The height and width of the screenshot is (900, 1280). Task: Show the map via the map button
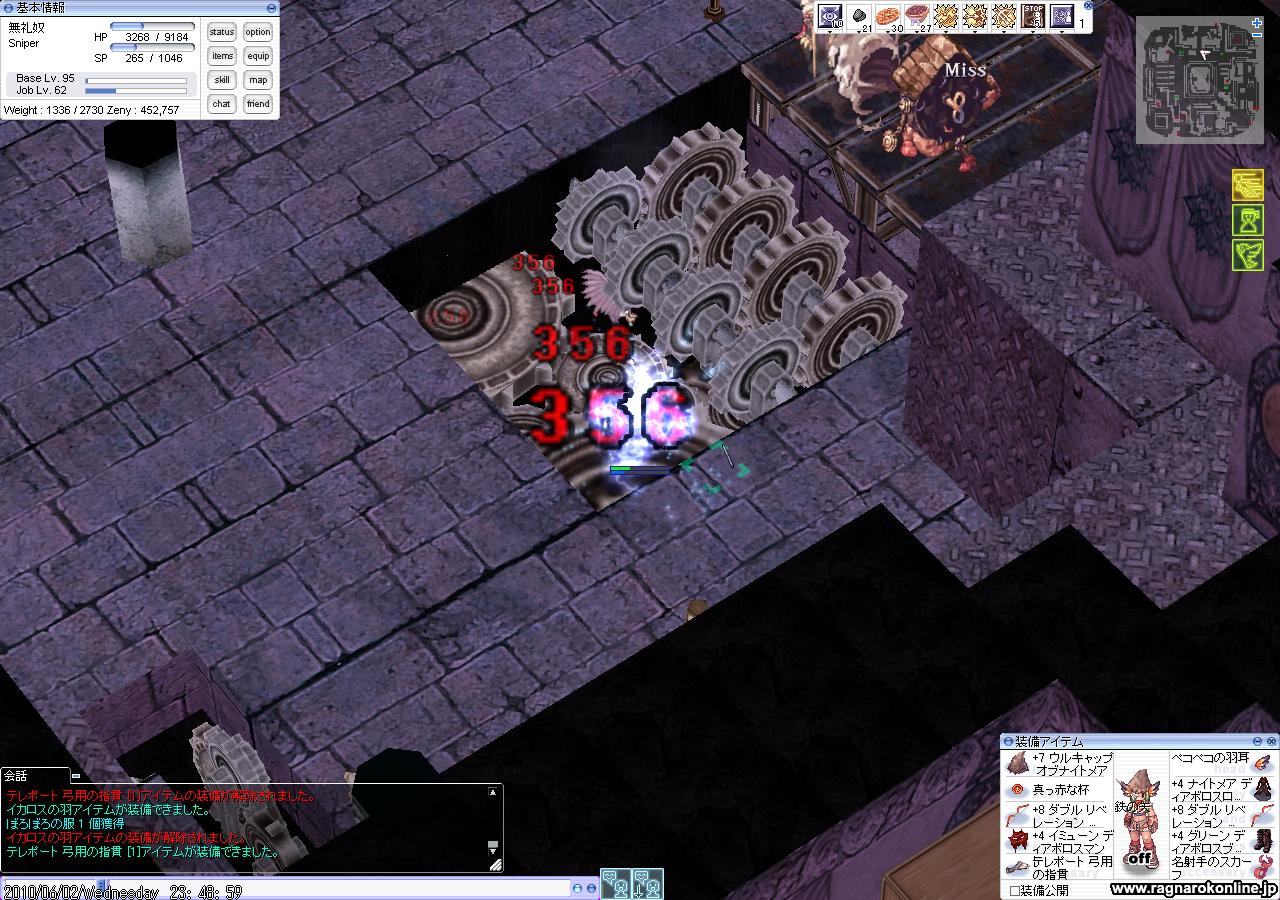click(x=258, y=81)
